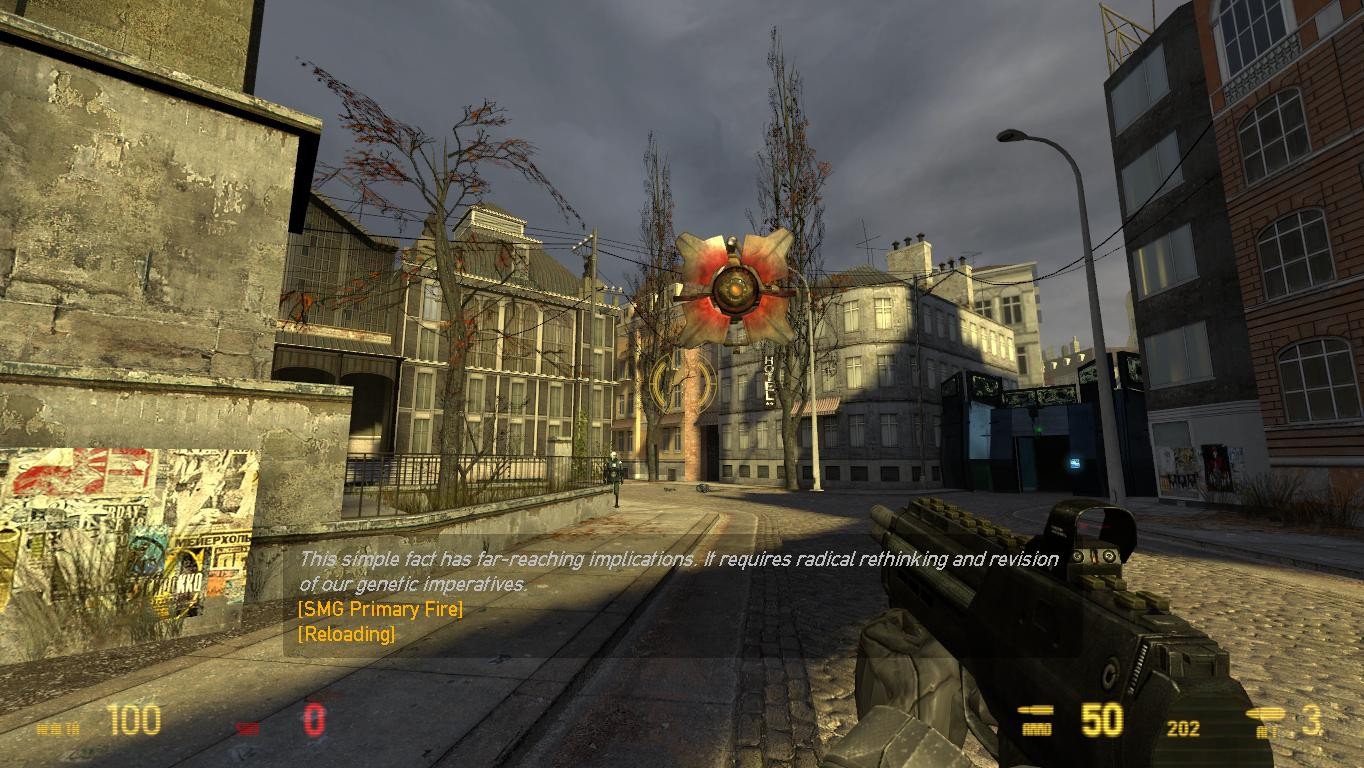This screenshot has width=1364, height=768.
Task: Click the glowing blue Combine console screen
Action: [1075, 462]
